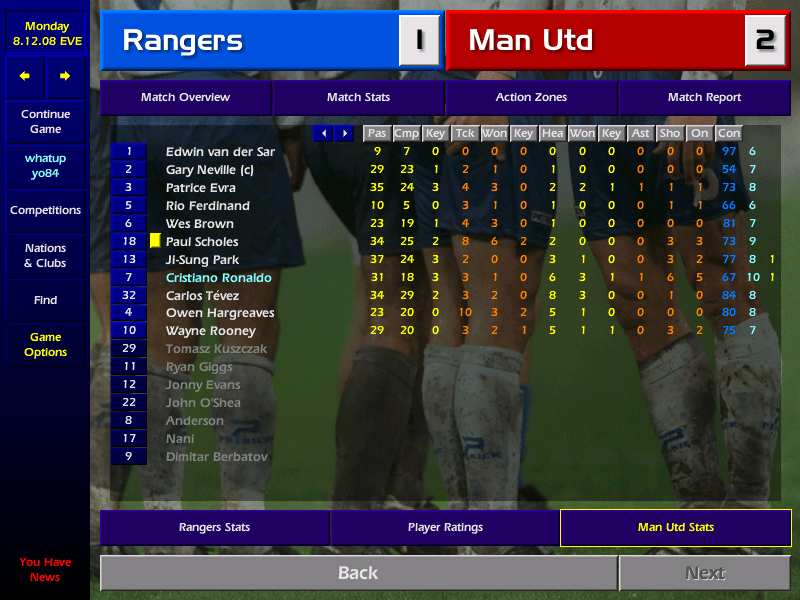Switch to Match Stats tab

click(x=358, y=97)
